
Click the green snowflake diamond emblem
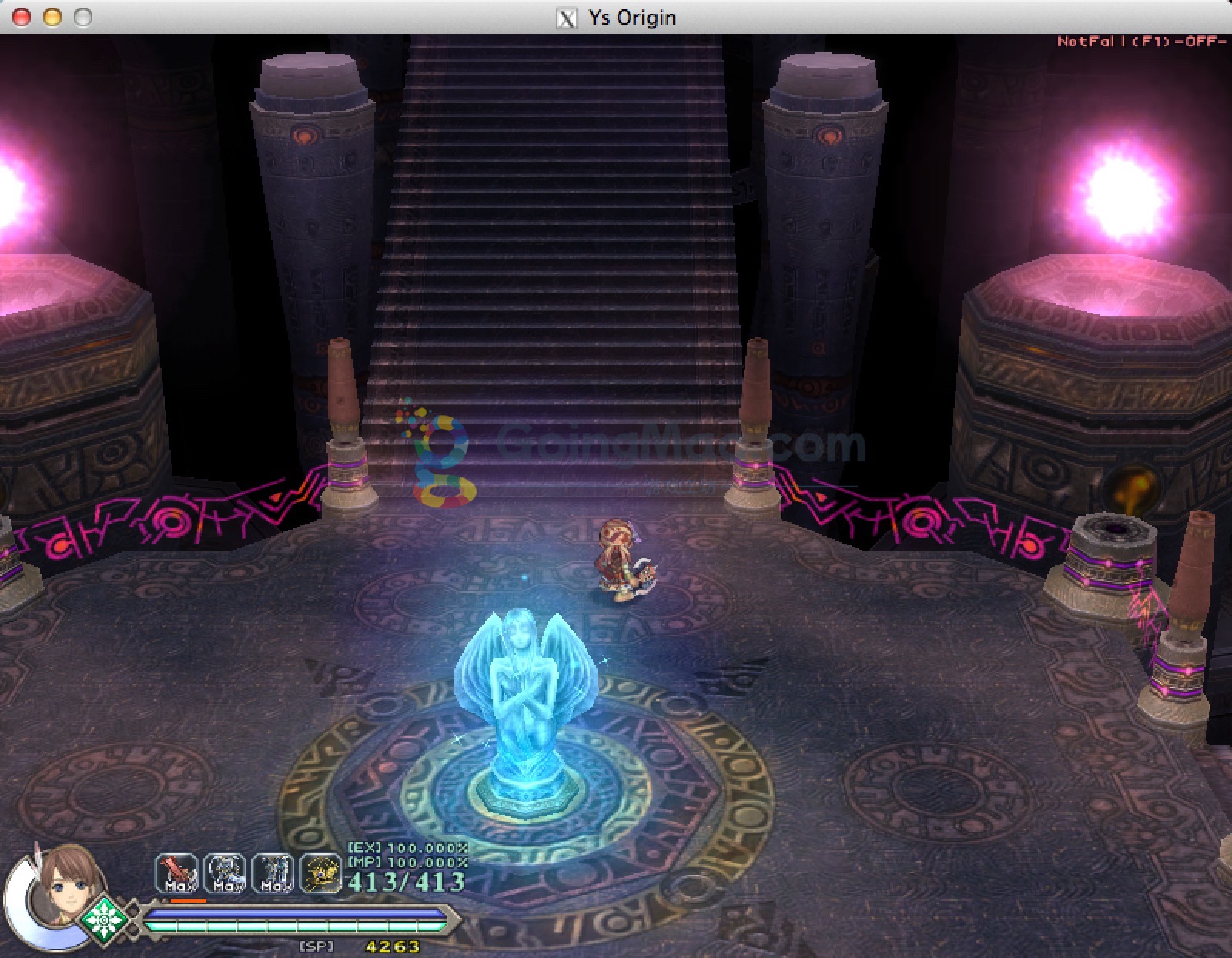(x=103, y=920)
